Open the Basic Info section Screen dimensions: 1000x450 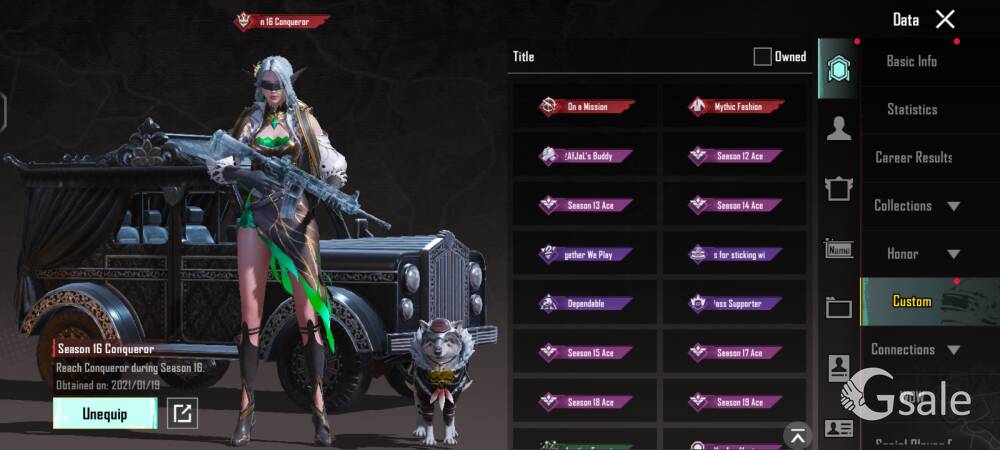click(912, 61)
